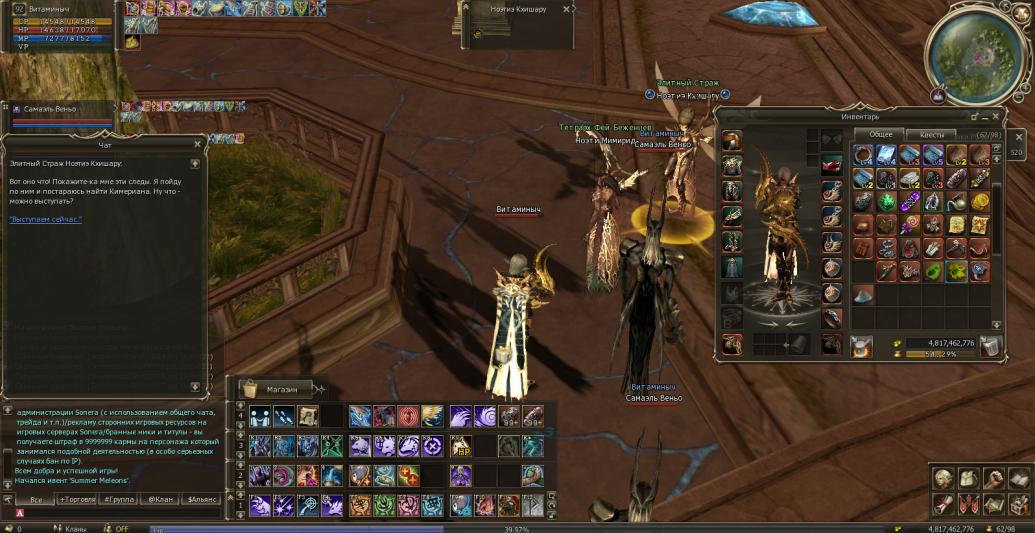Select party member Самаэль Веньо frame
The height and width of the screenshot is (533, 1035).
point(55,109)
